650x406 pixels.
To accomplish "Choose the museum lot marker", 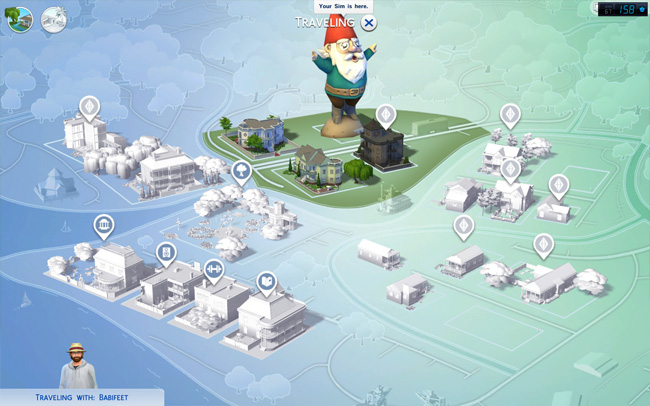I will pos(103,225).
